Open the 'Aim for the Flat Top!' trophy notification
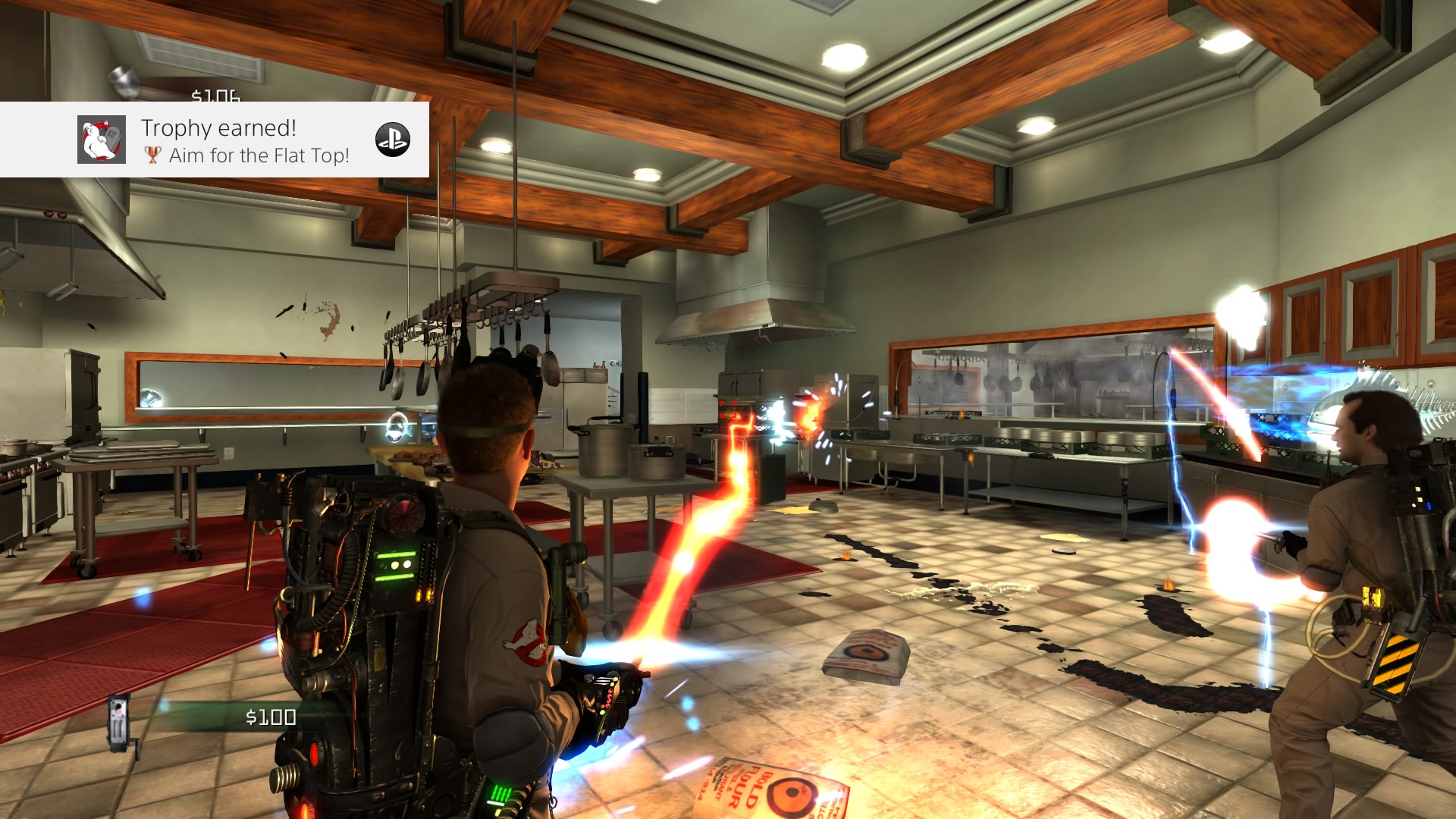The image size is (1456, 819). coord(244,141)
